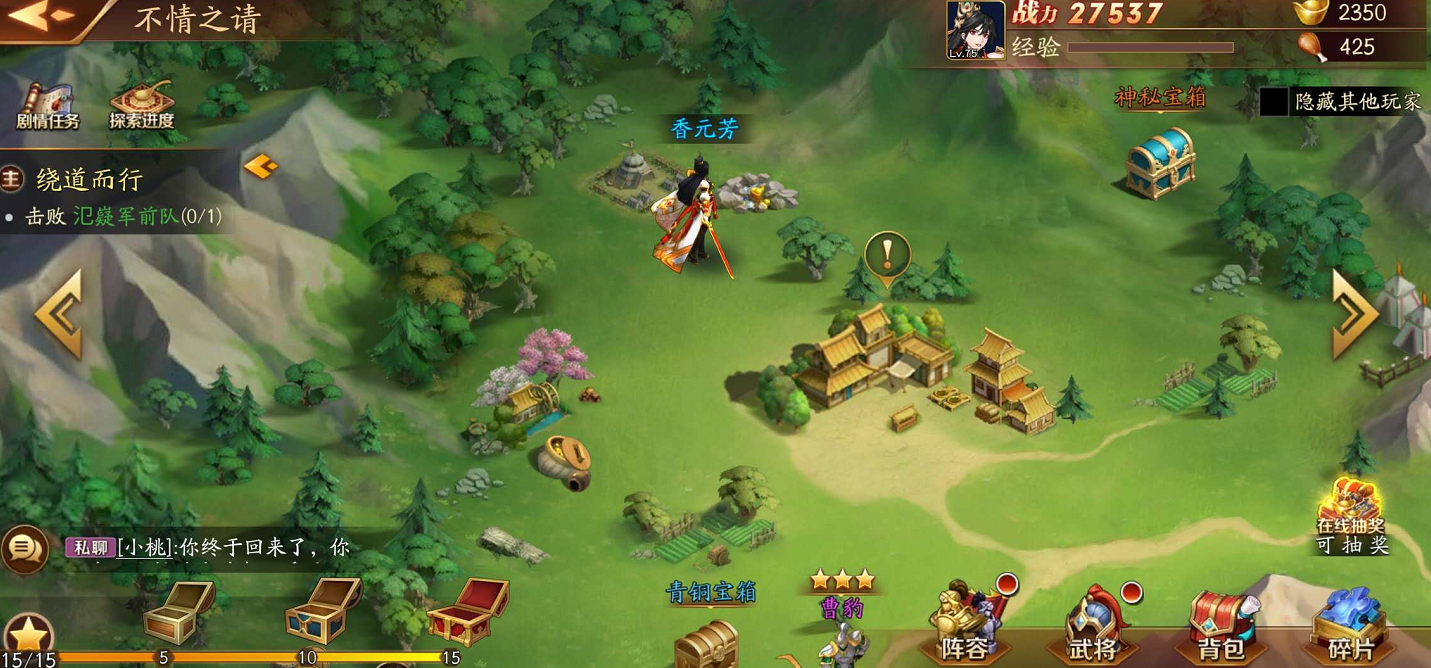Screen dimensions: 1431x668
Task: Claim the 5-star reward chest
Action: coord(178,610)
